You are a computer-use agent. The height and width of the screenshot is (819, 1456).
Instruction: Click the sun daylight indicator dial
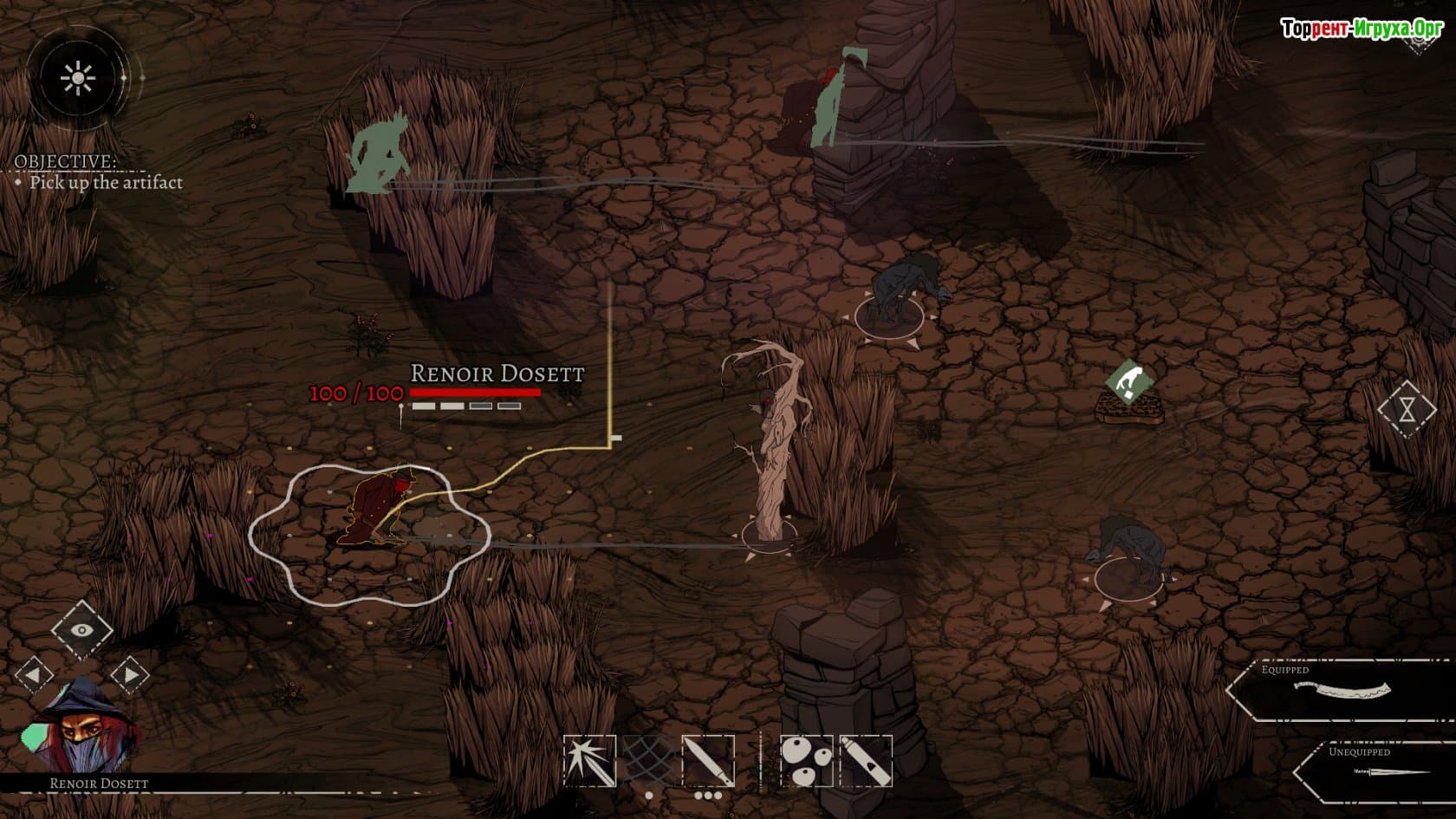coord(78,79)
